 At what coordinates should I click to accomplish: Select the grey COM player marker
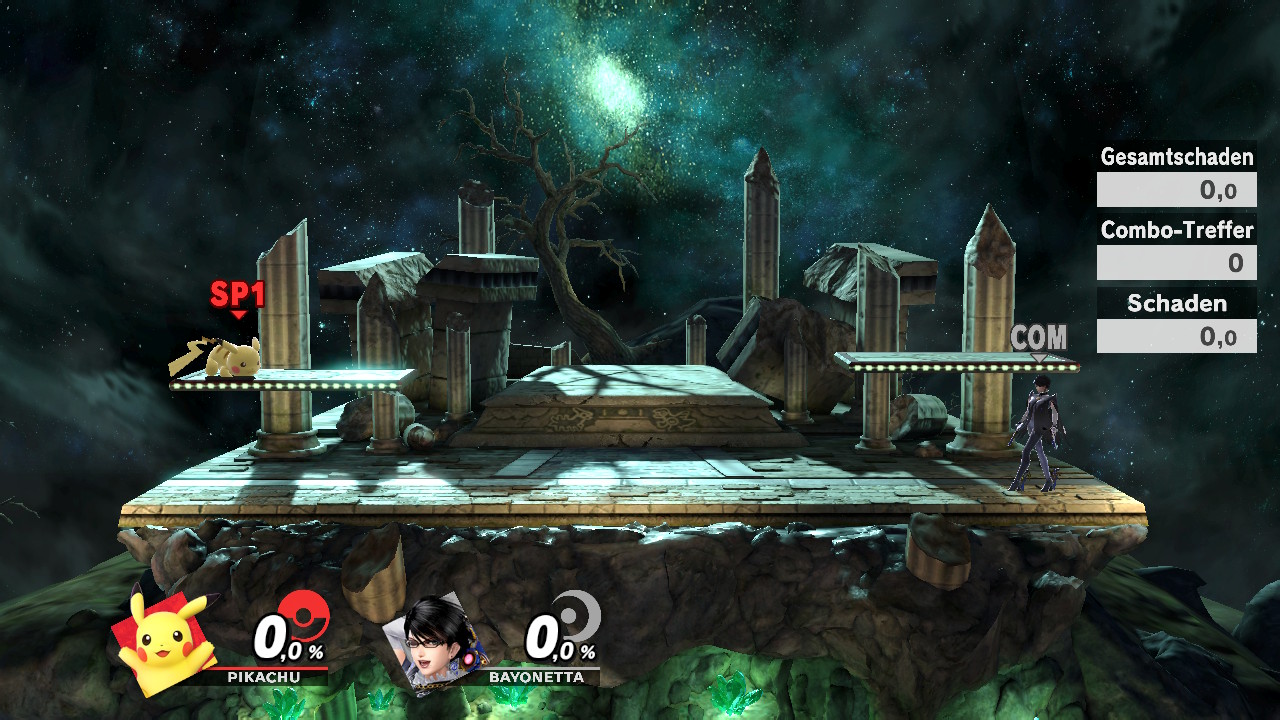[x=1039, y=340]
